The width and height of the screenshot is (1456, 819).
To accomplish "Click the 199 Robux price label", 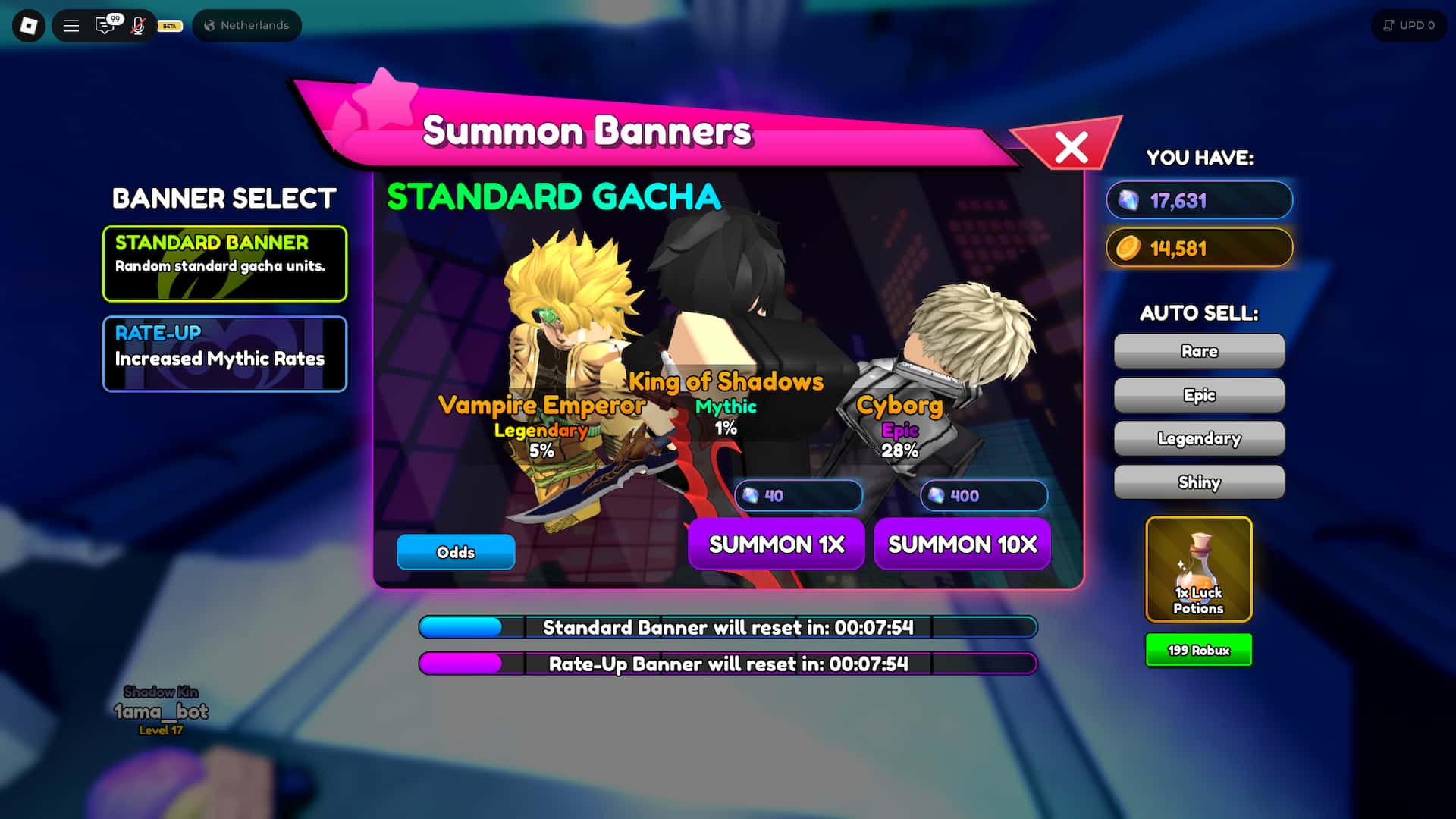I will pos(1198,649).
